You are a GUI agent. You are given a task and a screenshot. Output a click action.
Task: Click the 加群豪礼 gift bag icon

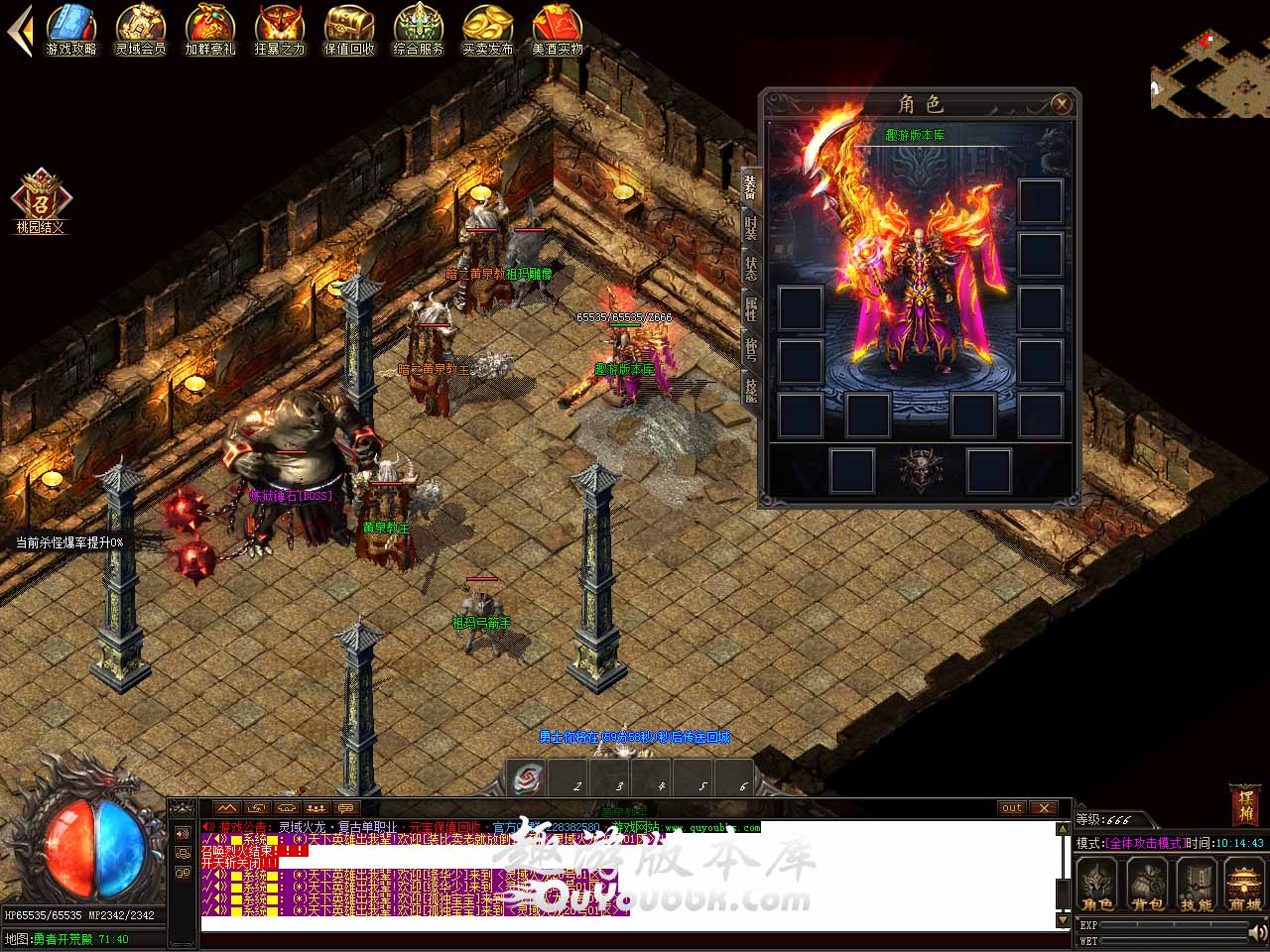pos(210,28)
